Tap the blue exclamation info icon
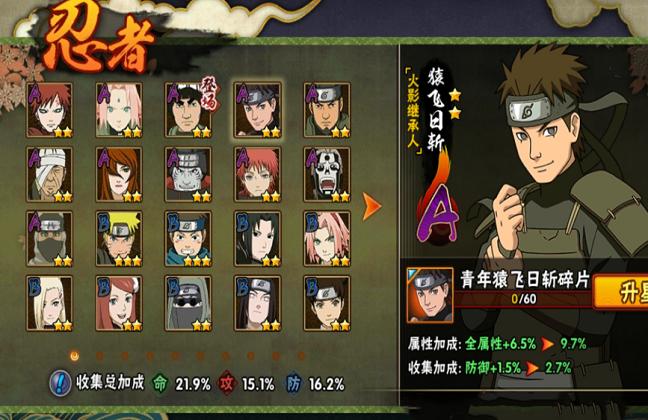 pos(60,383)
